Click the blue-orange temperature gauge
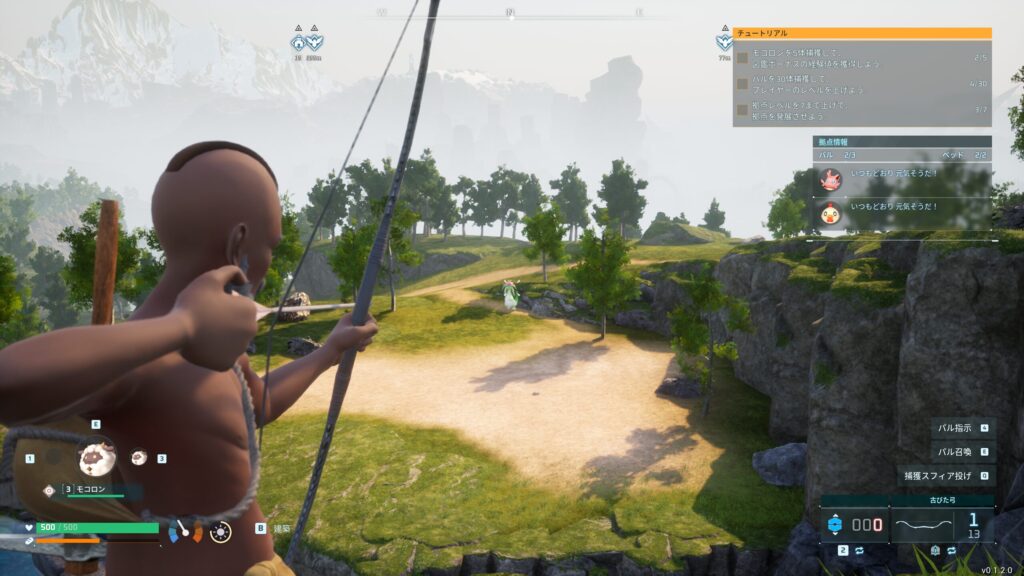 tap(184, 530)
